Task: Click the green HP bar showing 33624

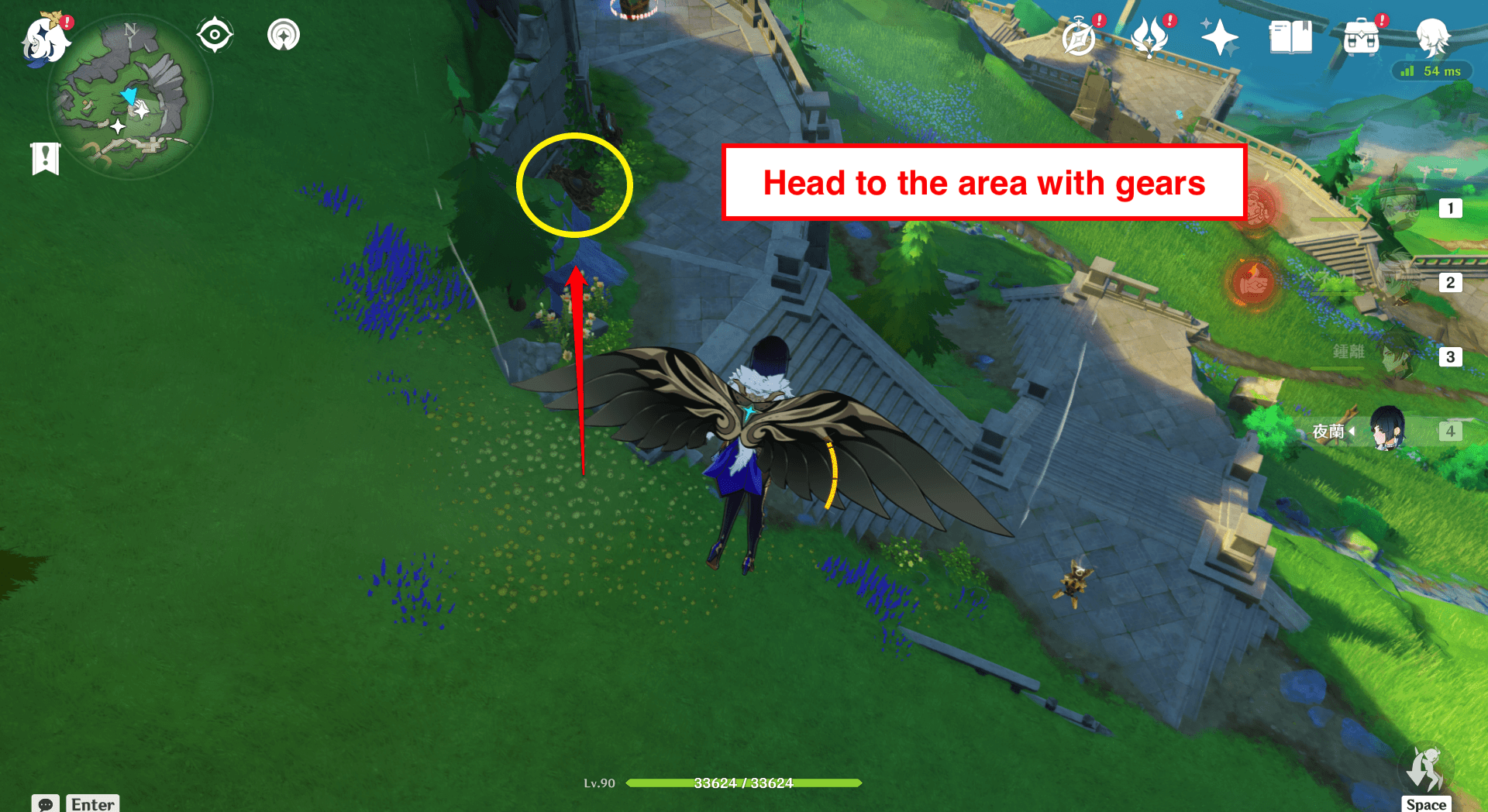Action: [x=742, y=783]
